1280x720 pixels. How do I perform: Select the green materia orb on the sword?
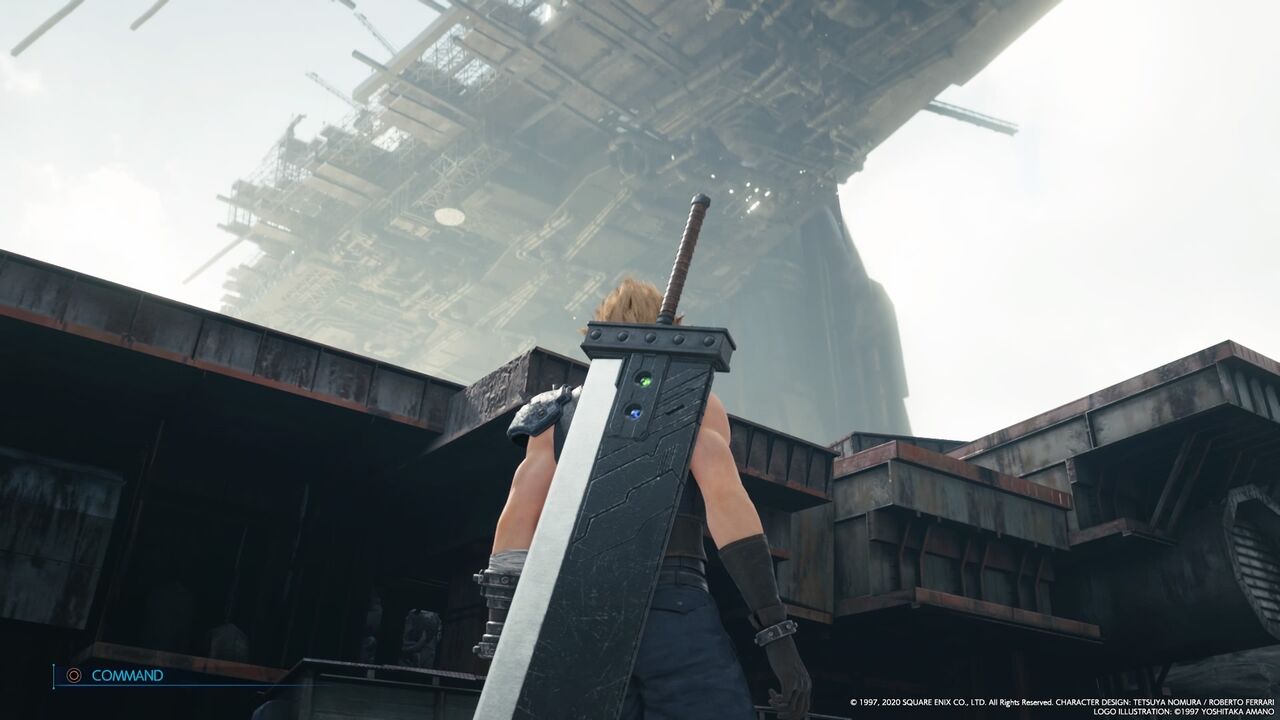pyautogui.click(x=644, y=381)
